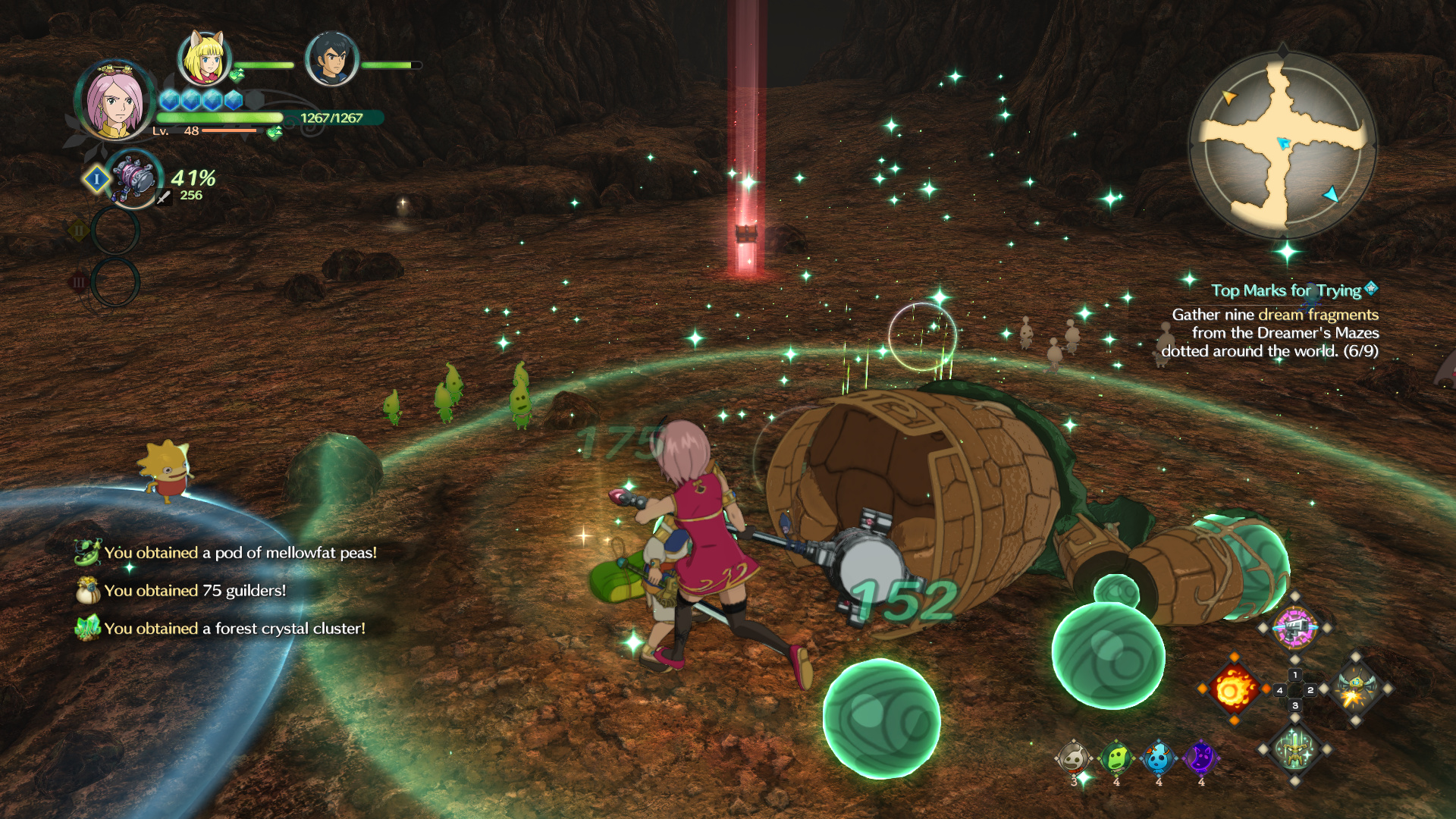Image resolution: width=1456 pixels, height=819 pixels.
Task: Select the purple higgledy icon
Action: tap(1200, 758)
